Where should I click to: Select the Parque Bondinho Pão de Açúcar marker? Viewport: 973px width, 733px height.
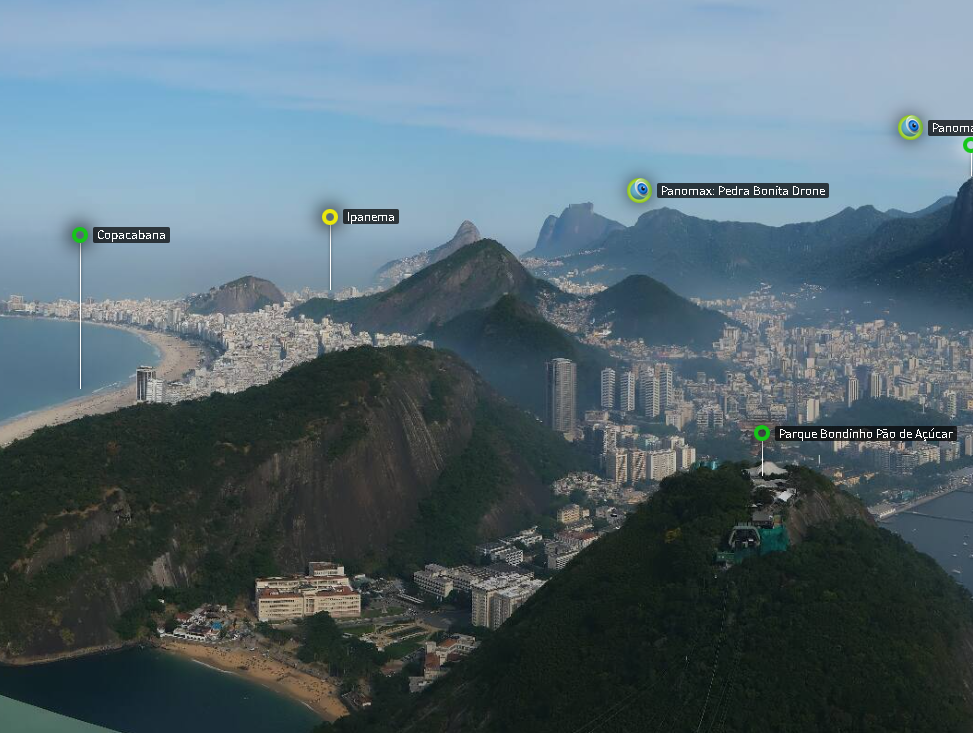[x=762, y=433]
